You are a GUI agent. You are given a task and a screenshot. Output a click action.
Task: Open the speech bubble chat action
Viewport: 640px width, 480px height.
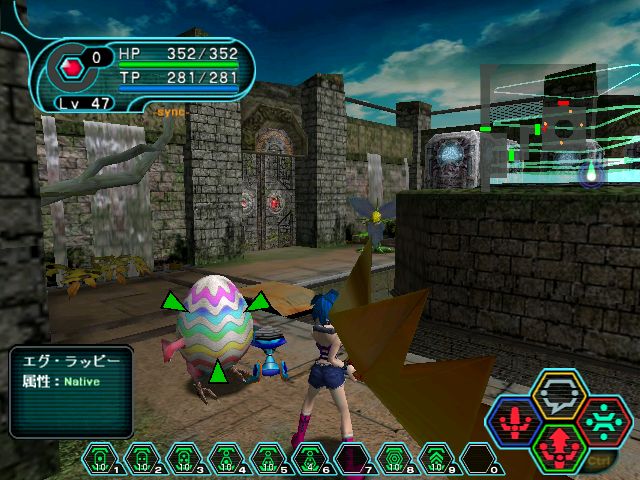(552, 395)
